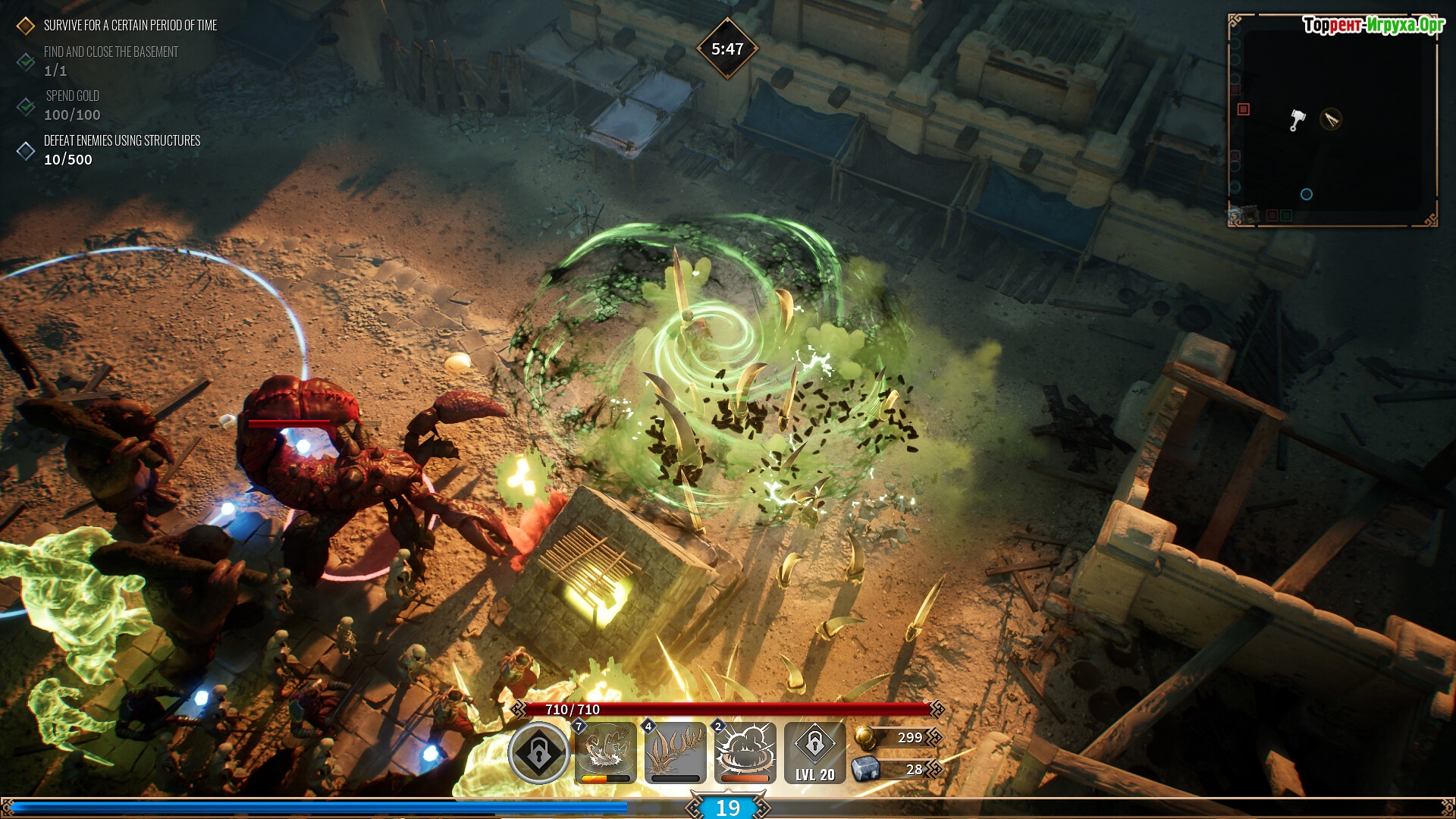
Task: Select the Survive for a Certain Period objective
Action: click(x=130, y=26)
